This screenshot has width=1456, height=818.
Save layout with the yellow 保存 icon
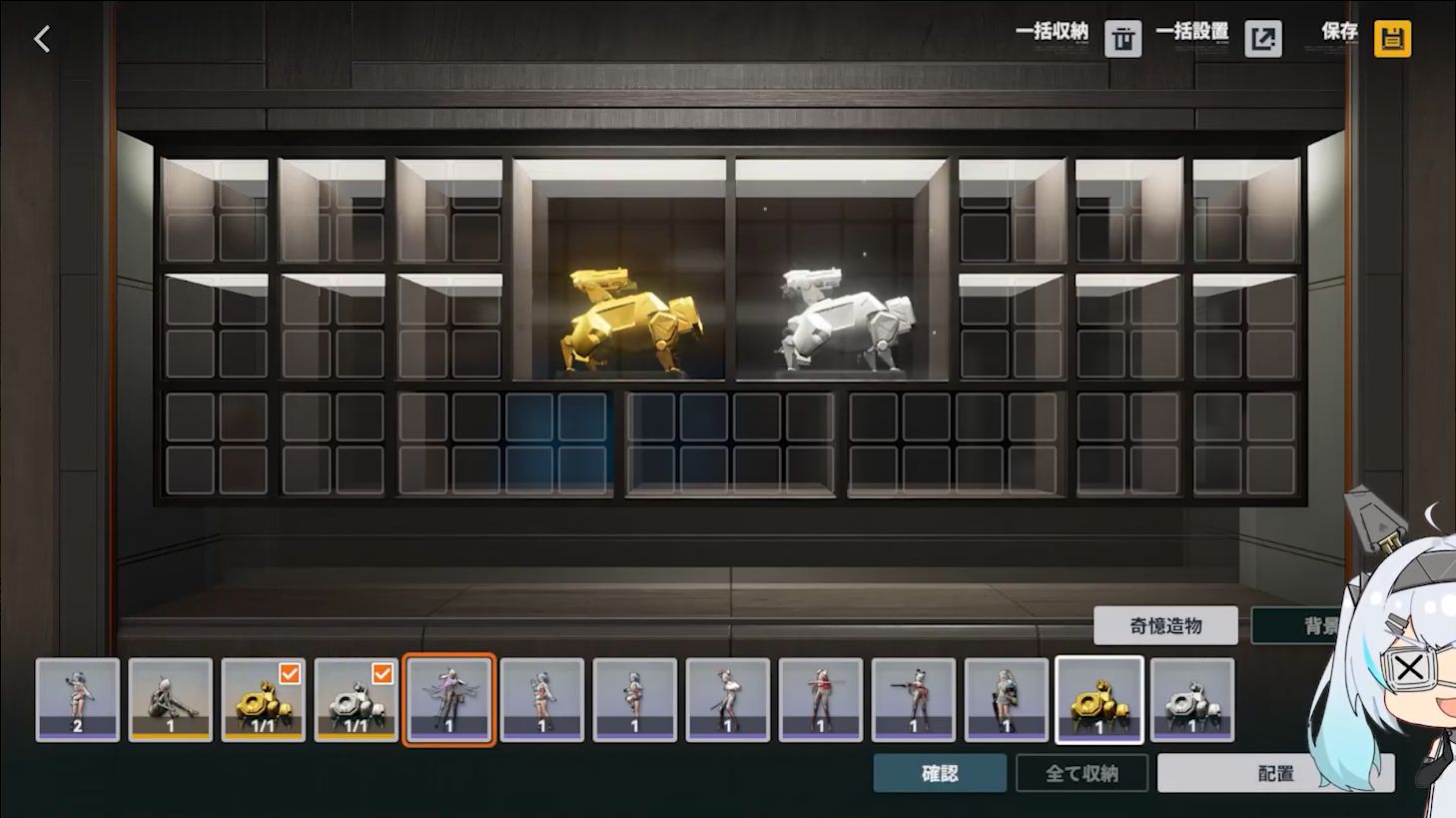coord(1392,39)
